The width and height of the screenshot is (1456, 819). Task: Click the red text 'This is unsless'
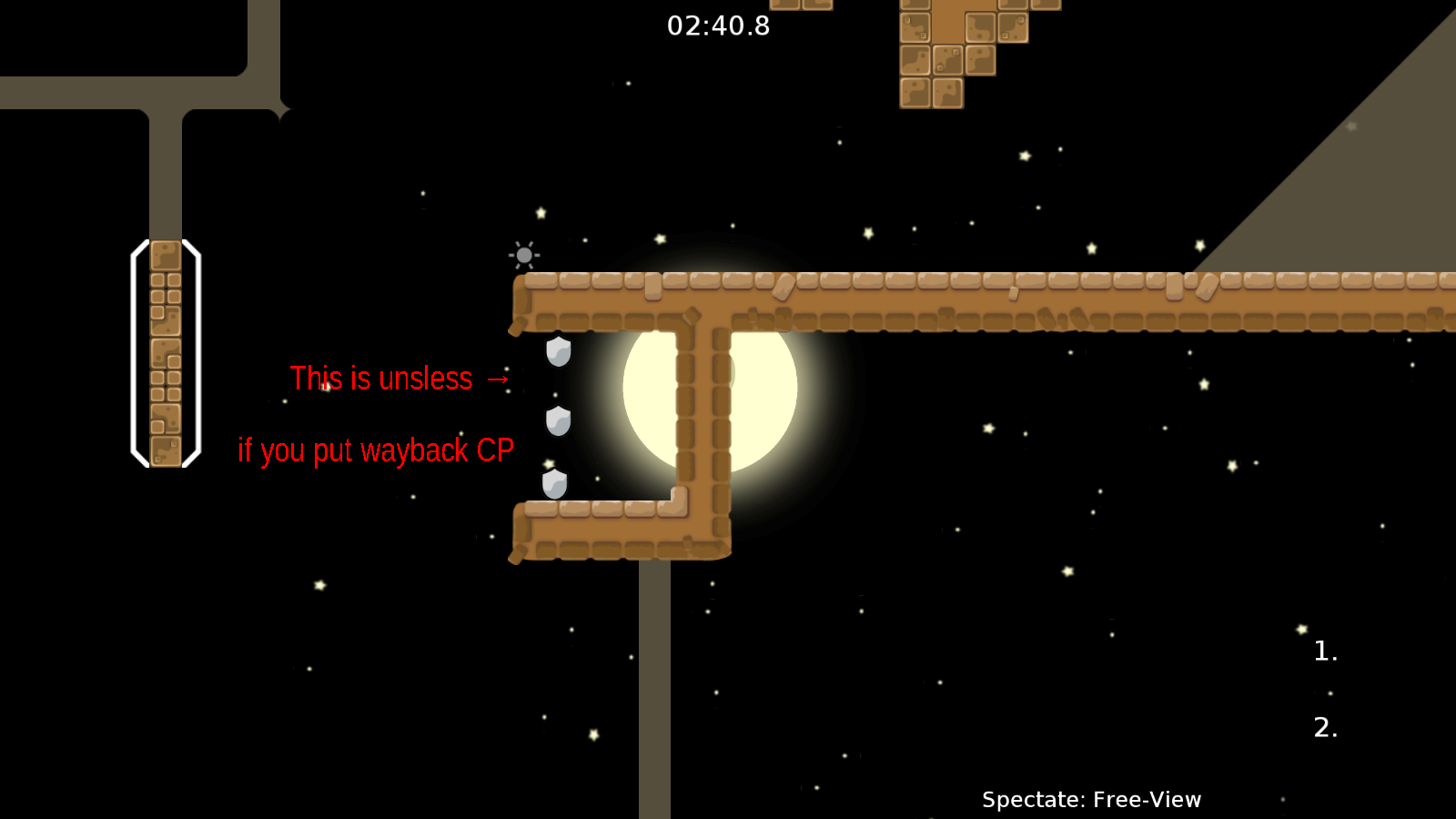381,379
